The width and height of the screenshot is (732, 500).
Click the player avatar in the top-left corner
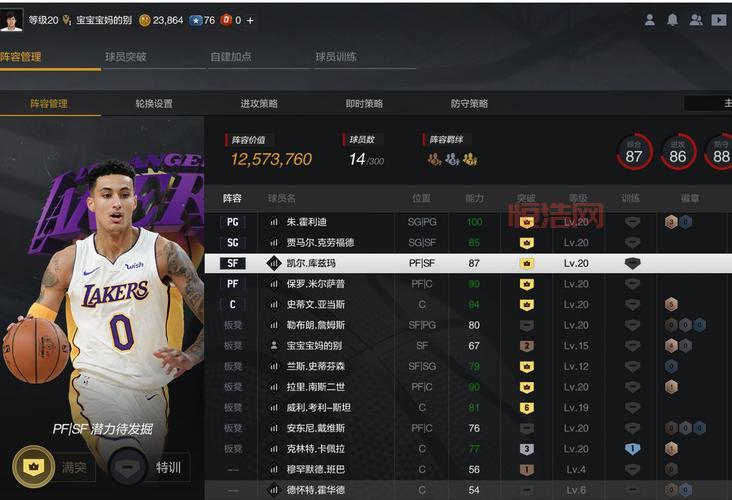click(x=11, y=20)
